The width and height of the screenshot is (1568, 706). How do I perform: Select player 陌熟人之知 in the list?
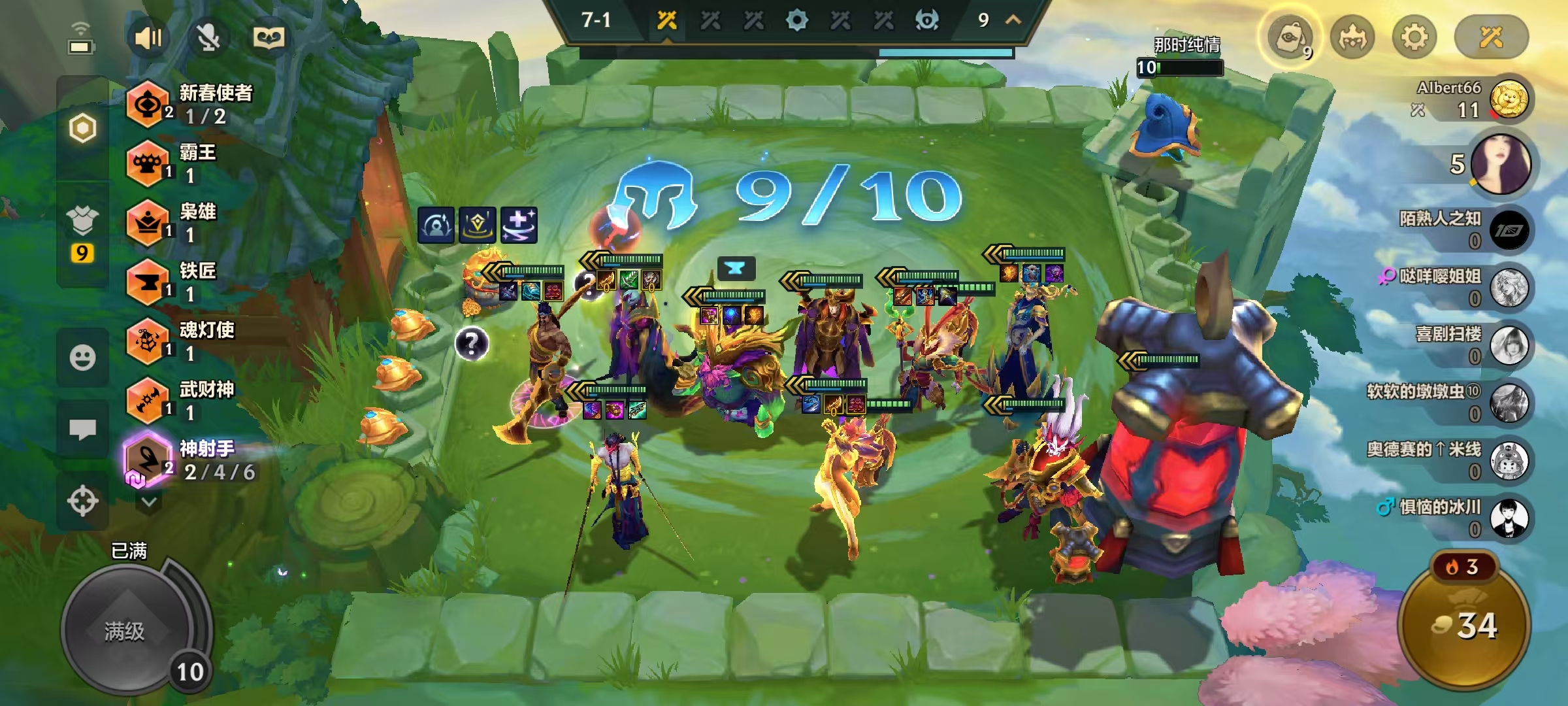(x=1508, y=230)
